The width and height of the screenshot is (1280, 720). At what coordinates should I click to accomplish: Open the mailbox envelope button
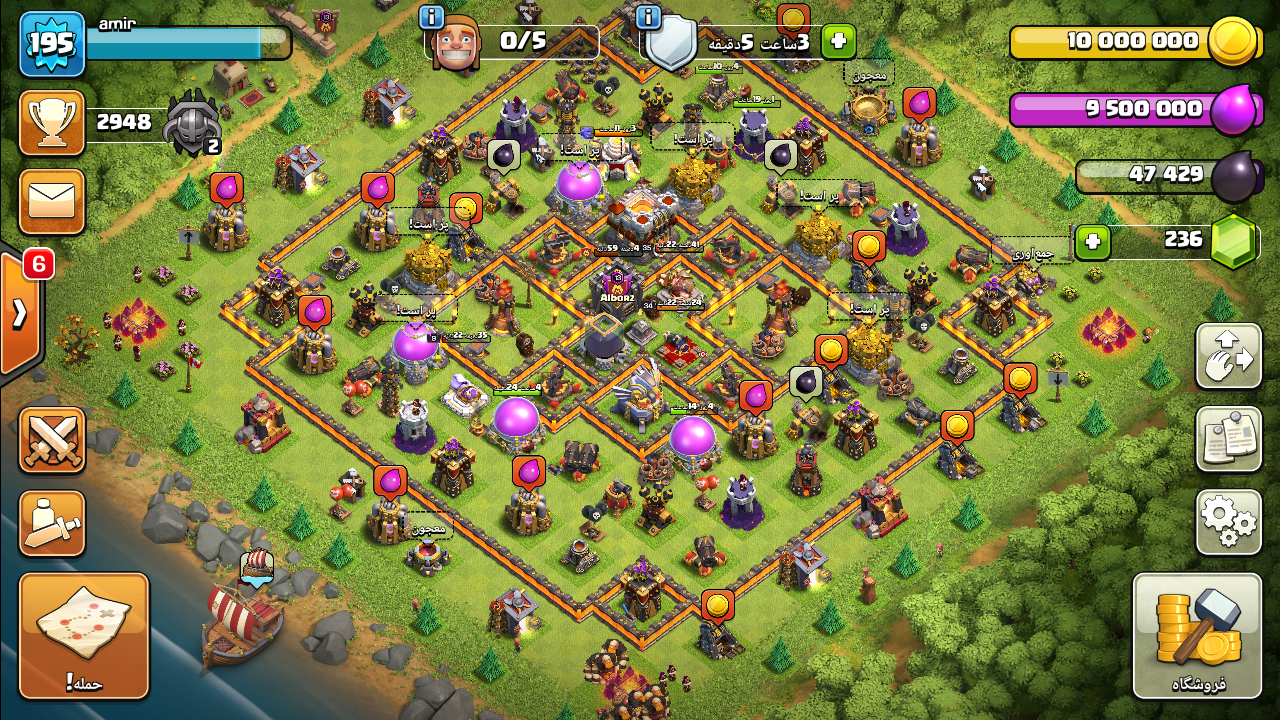tap(52, 202)
